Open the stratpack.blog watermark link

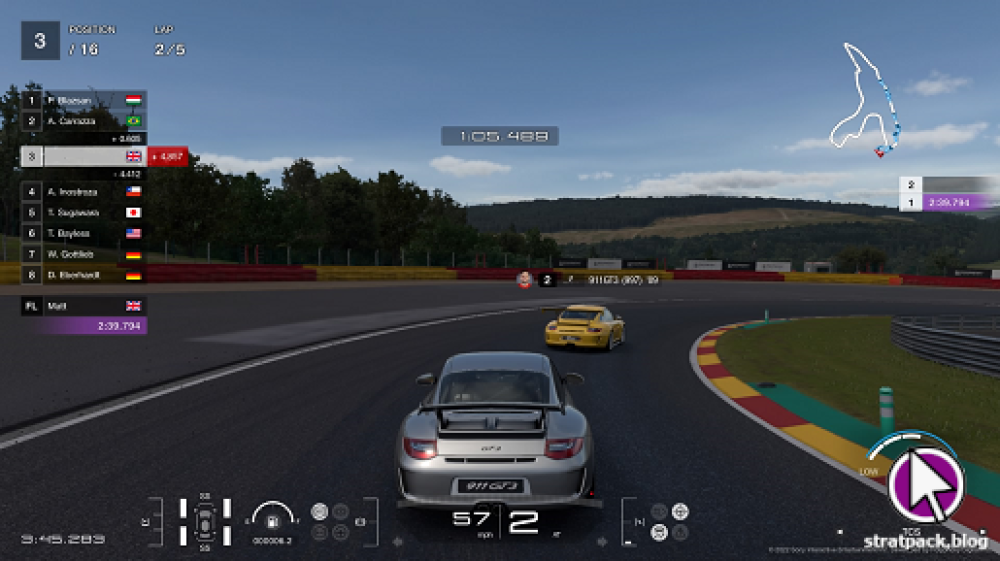click(925, 540)
